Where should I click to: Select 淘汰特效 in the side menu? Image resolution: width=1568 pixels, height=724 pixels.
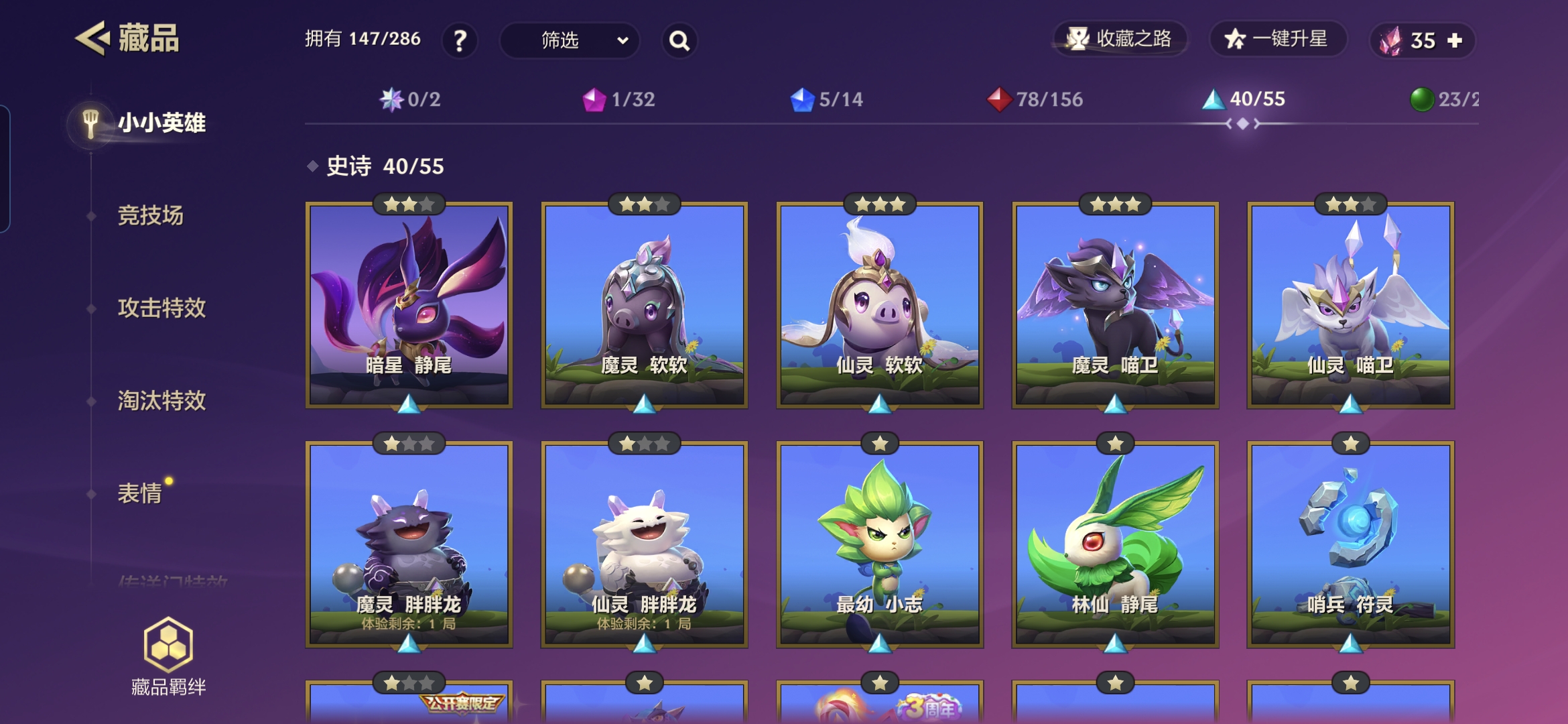(161, 401)
